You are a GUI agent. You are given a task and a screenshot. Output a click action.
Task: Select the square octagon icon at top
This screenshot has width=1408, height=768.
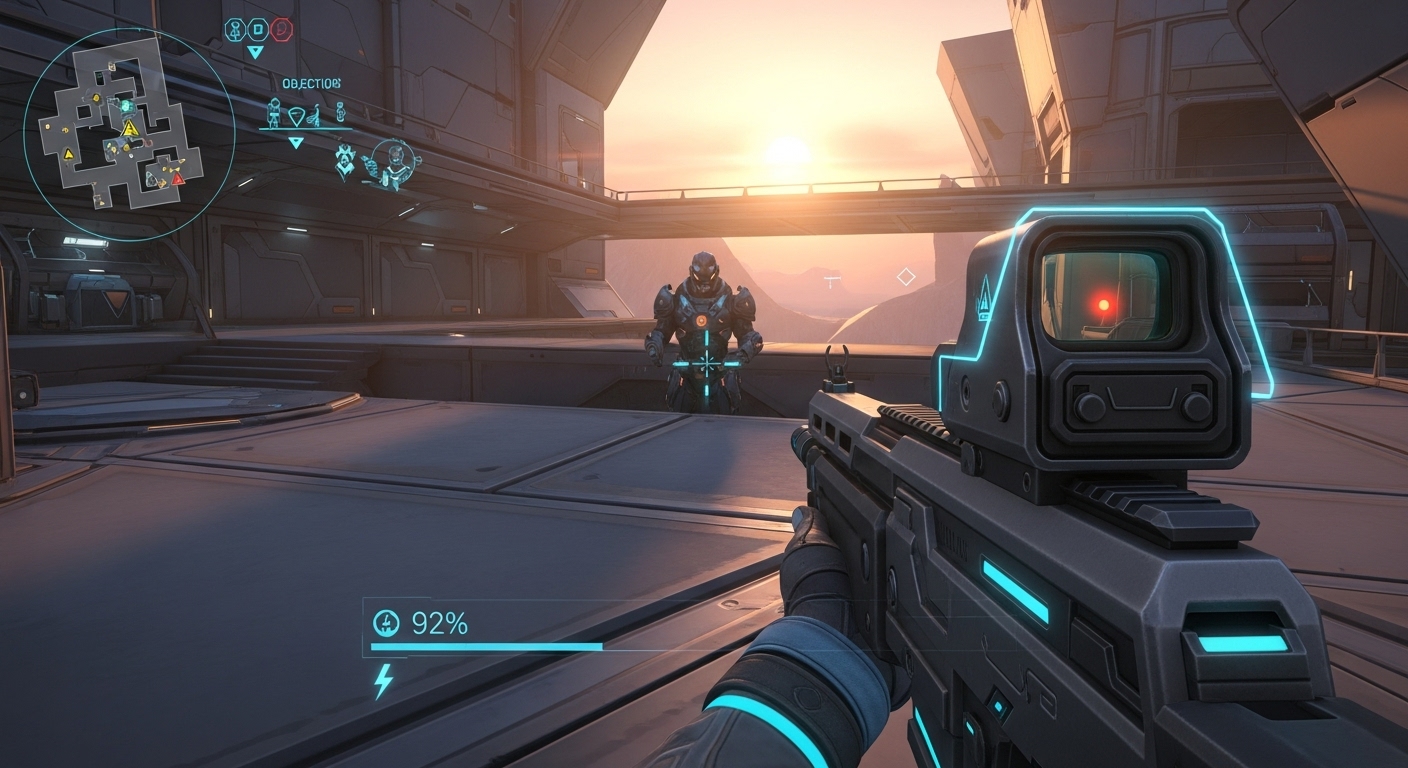[x=258, y=30]
